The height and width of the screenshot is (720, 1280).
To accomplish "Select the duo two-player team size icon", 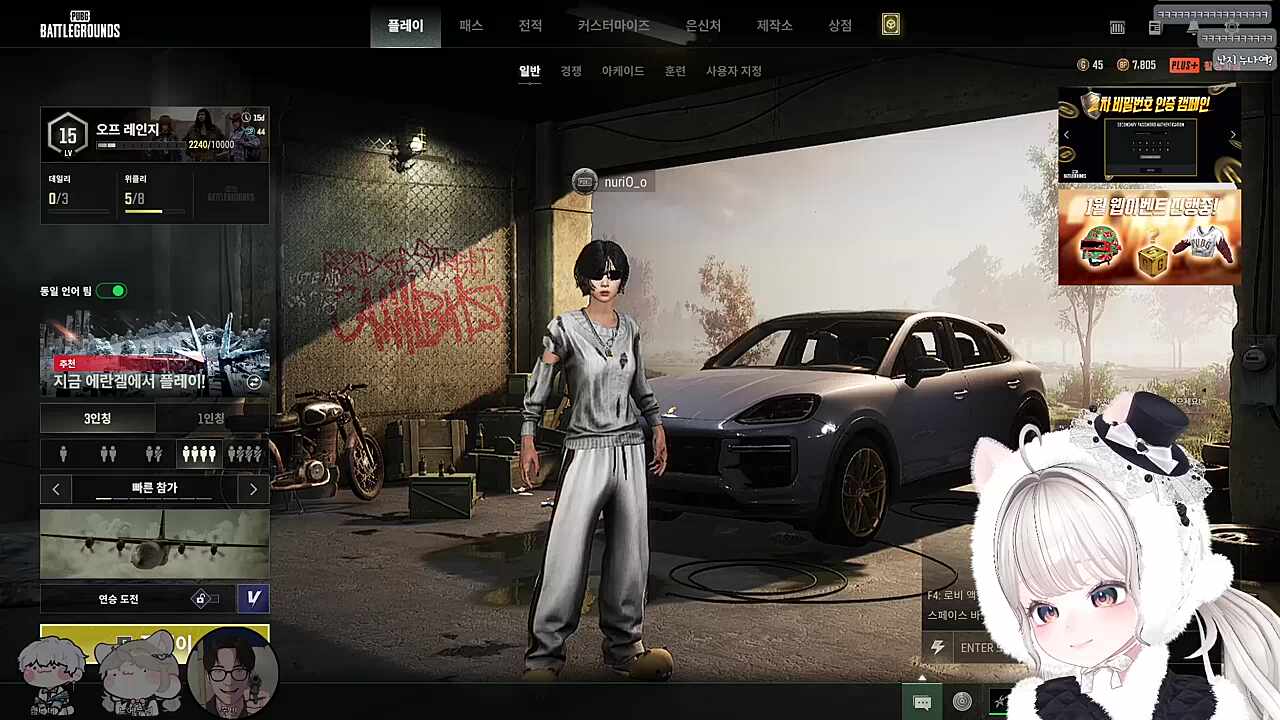I will pos(108,454).
